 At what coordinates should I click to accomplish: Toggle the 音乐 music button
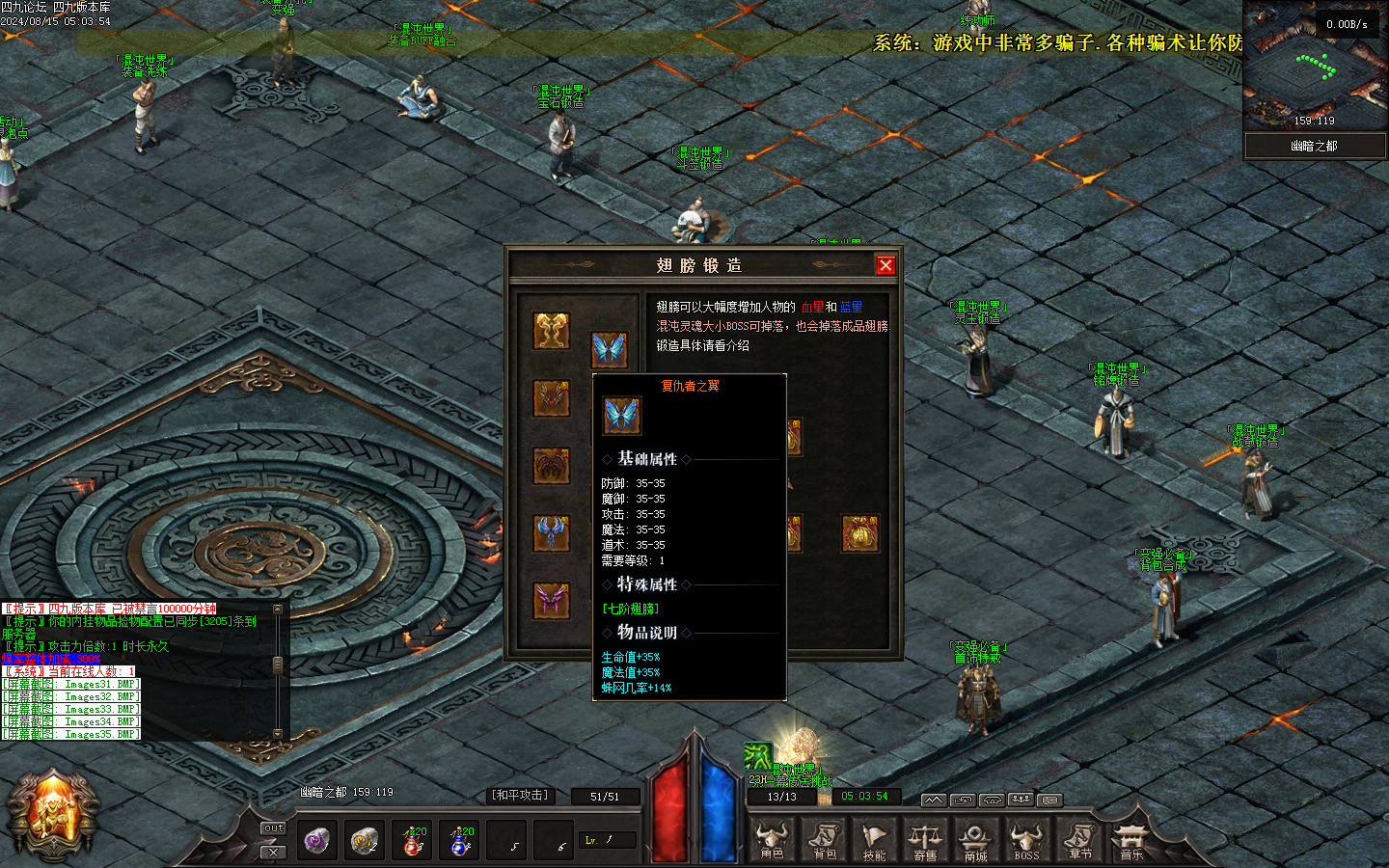[x=1130, y=840]
